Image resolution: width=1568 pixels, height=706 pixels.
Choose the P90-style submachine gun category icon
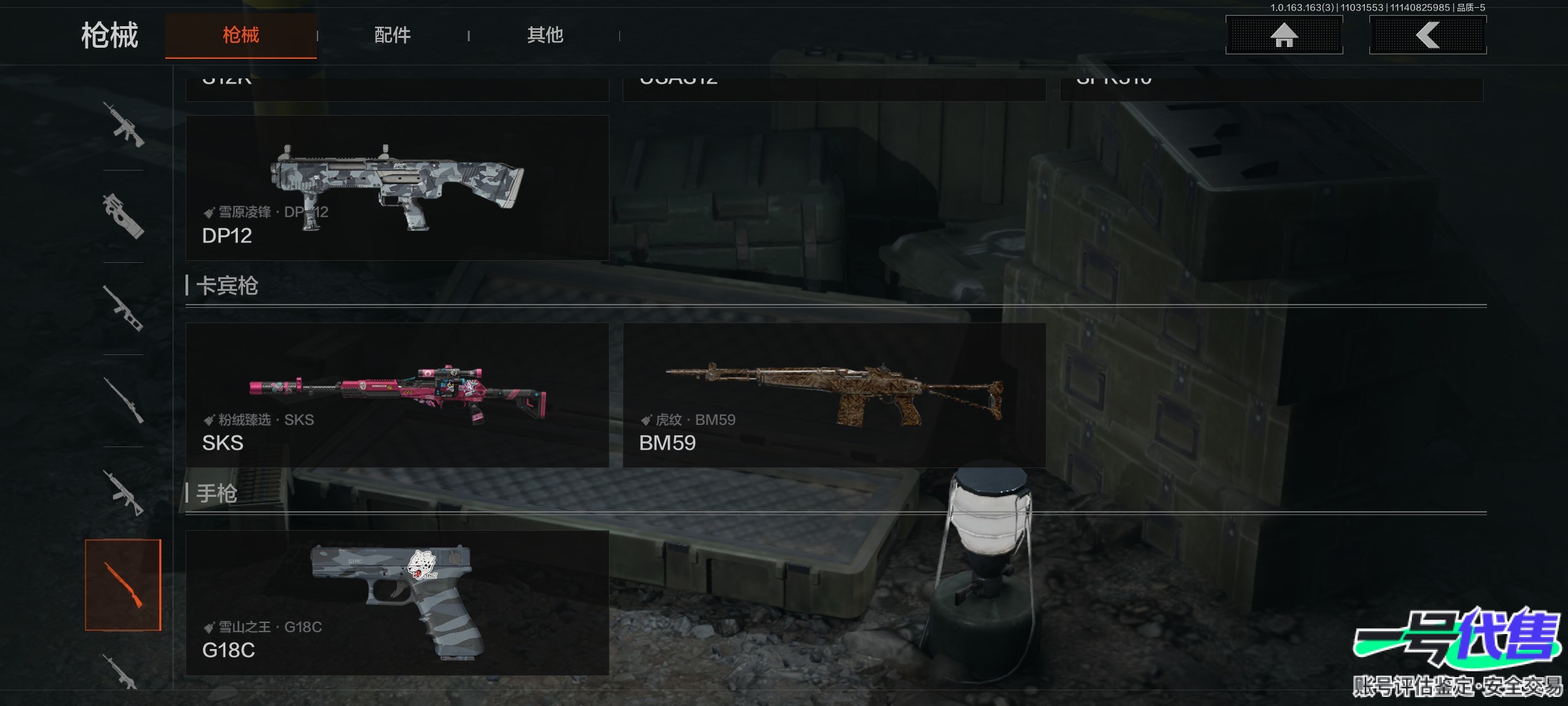point(123,216)
